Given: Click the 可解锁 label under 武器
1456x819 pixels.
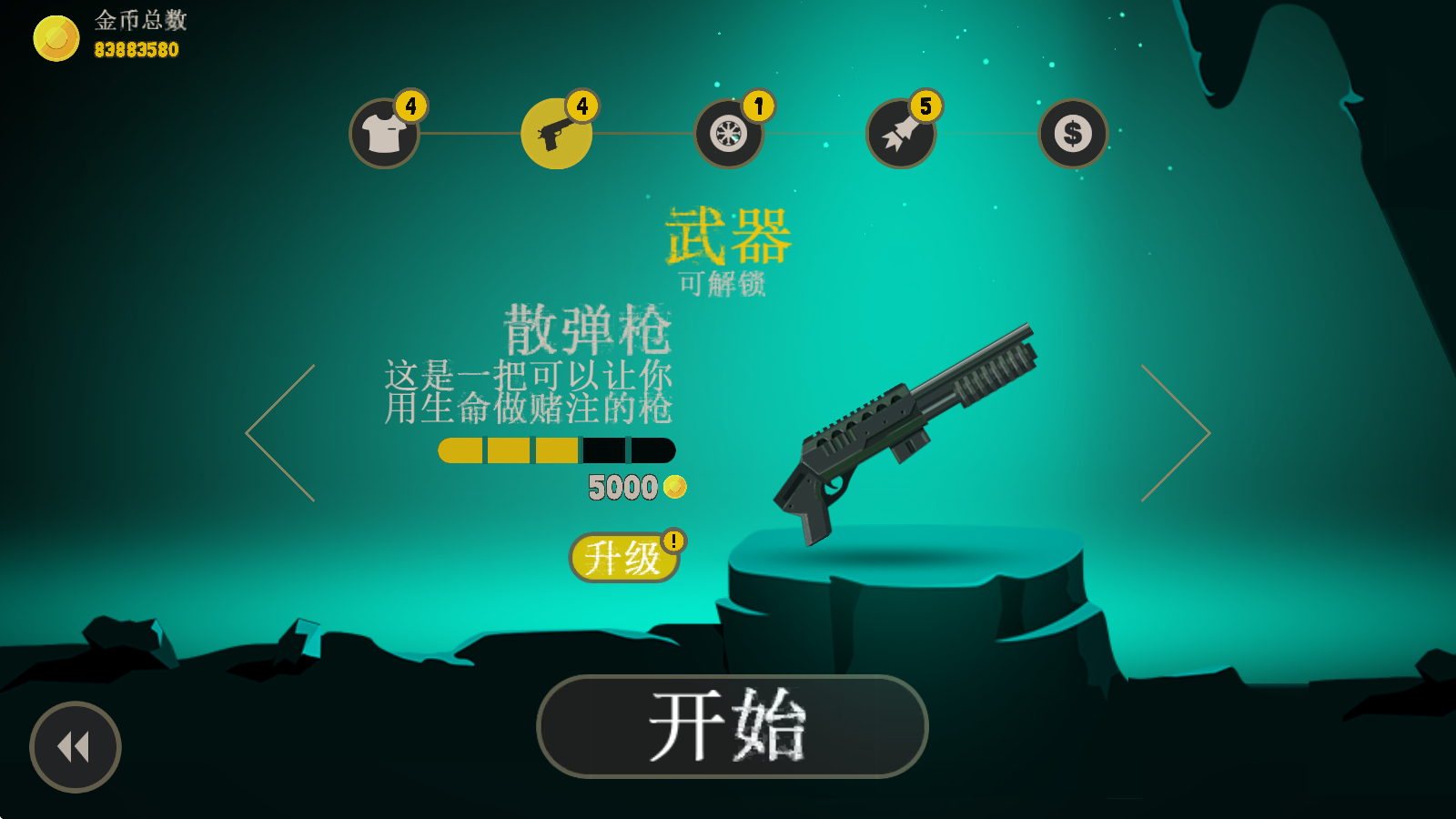Looking at the screenshot, I should 724,284.
